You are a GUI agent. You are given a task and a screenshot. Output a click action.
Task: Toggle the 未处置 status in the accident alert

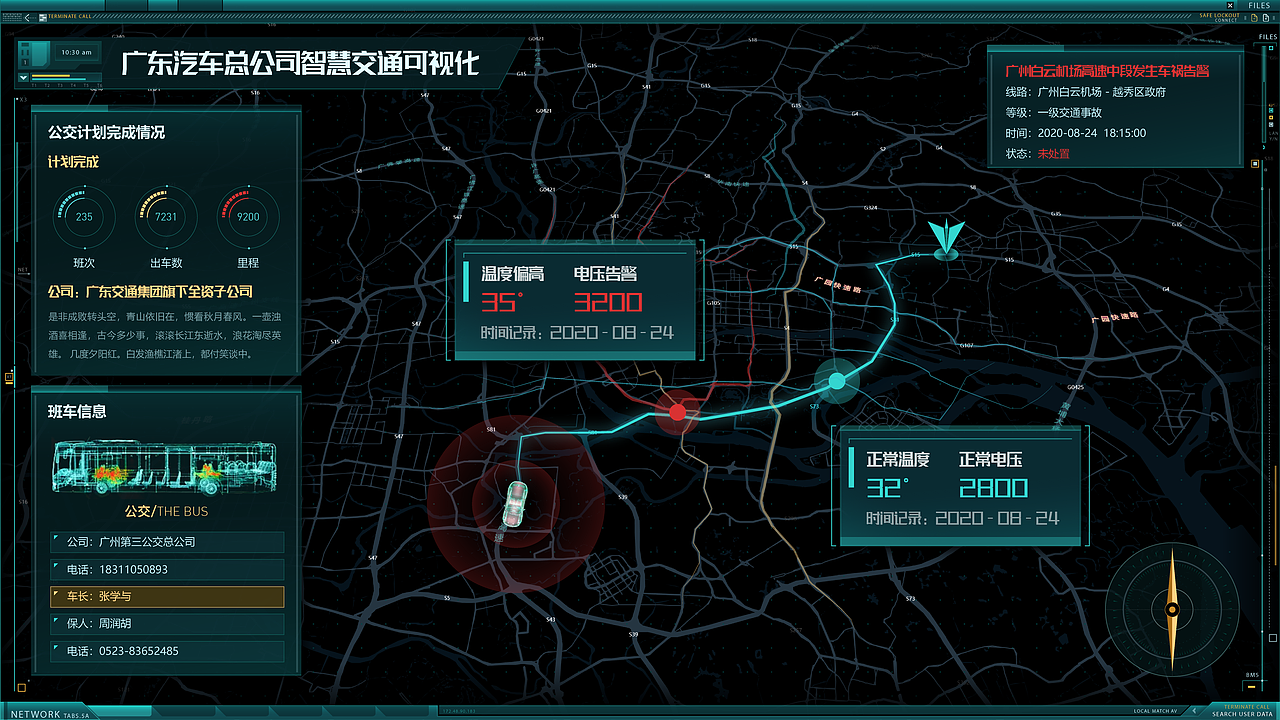point(1054,153)
